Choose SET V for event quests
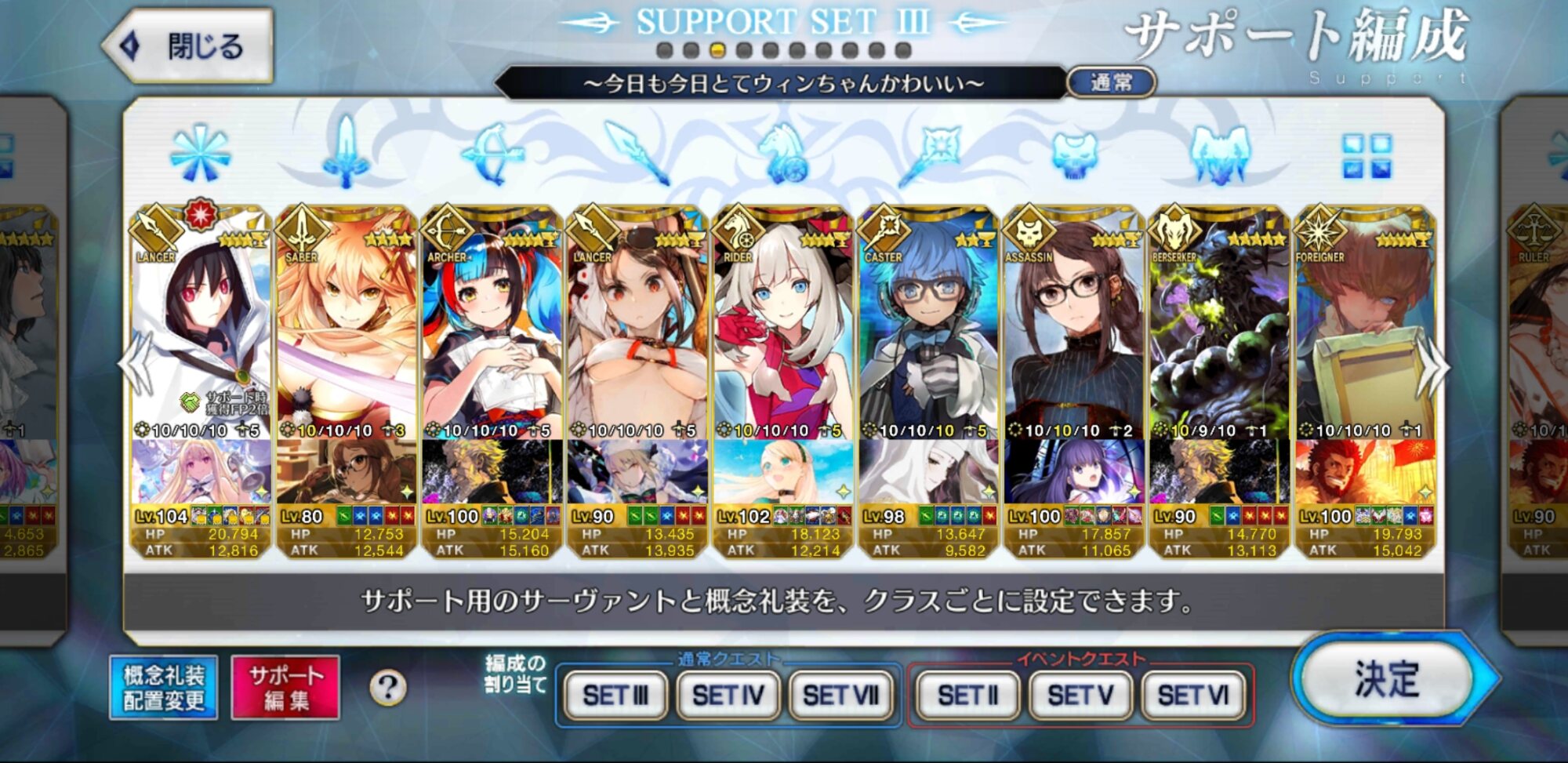Viewport: 1568px width, 763px height. click(x=1080, y=695)
